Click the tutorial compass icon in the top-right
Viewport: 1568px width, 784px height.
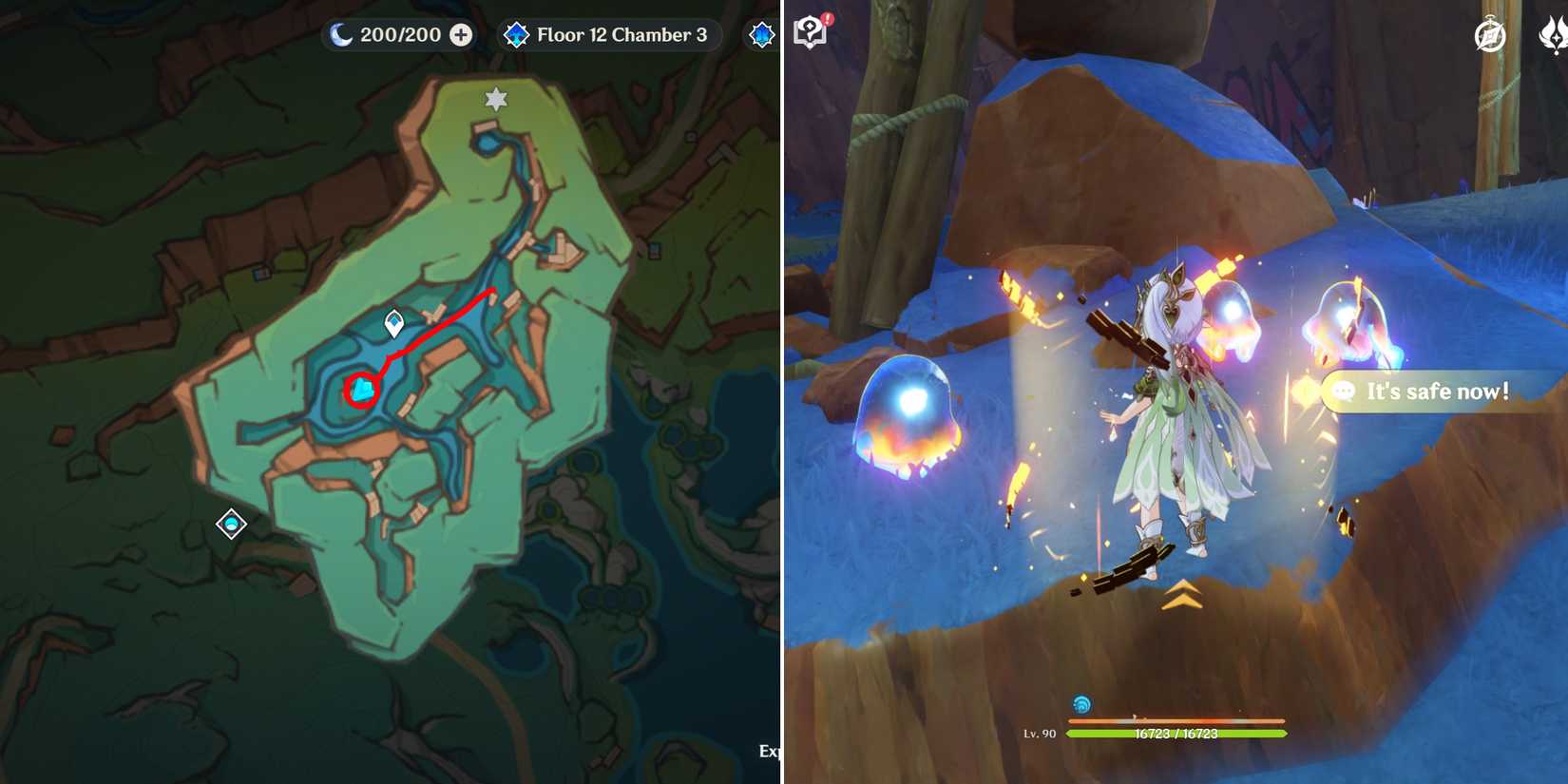[1488, 35]
